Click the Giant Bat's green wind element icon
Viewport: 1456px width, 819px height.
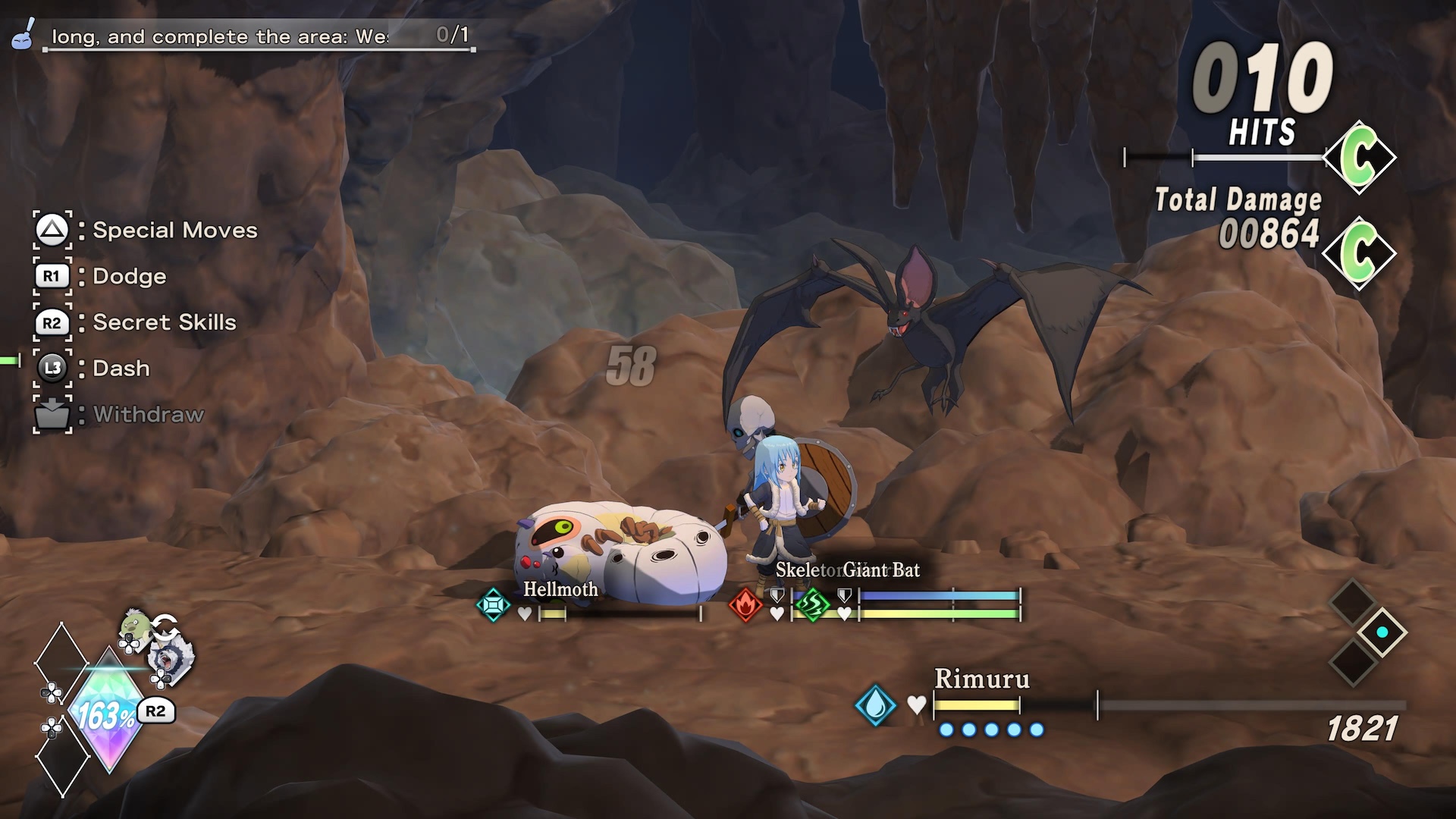812,605
